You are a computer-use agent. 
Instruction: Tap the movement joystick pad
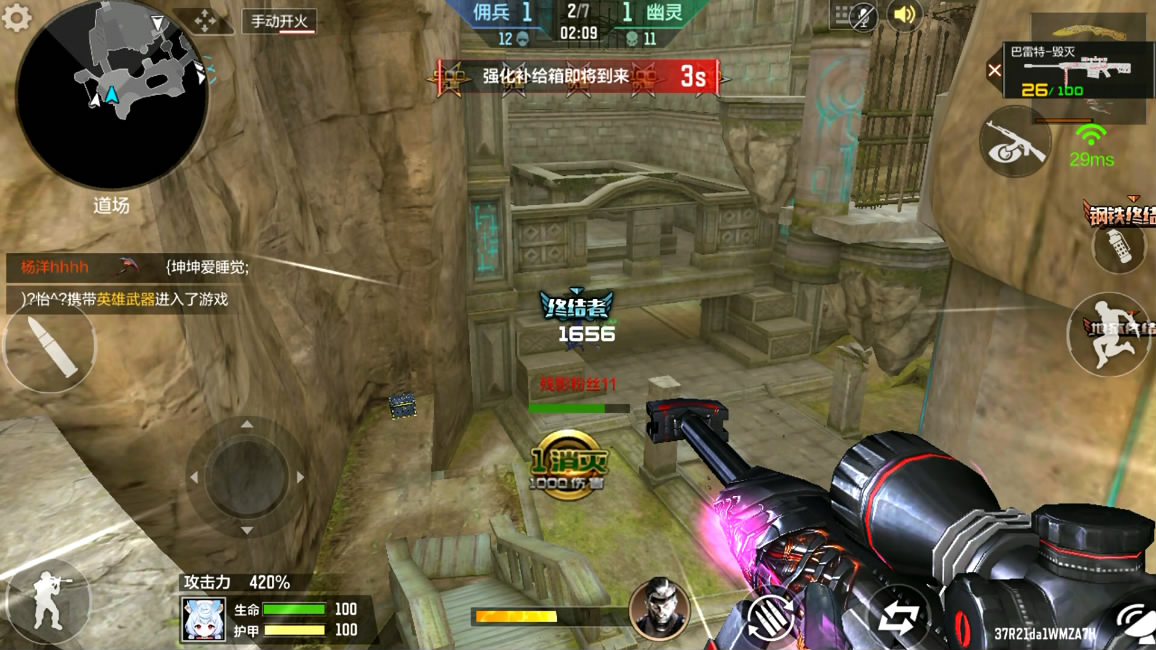click(x=245, y=477)
